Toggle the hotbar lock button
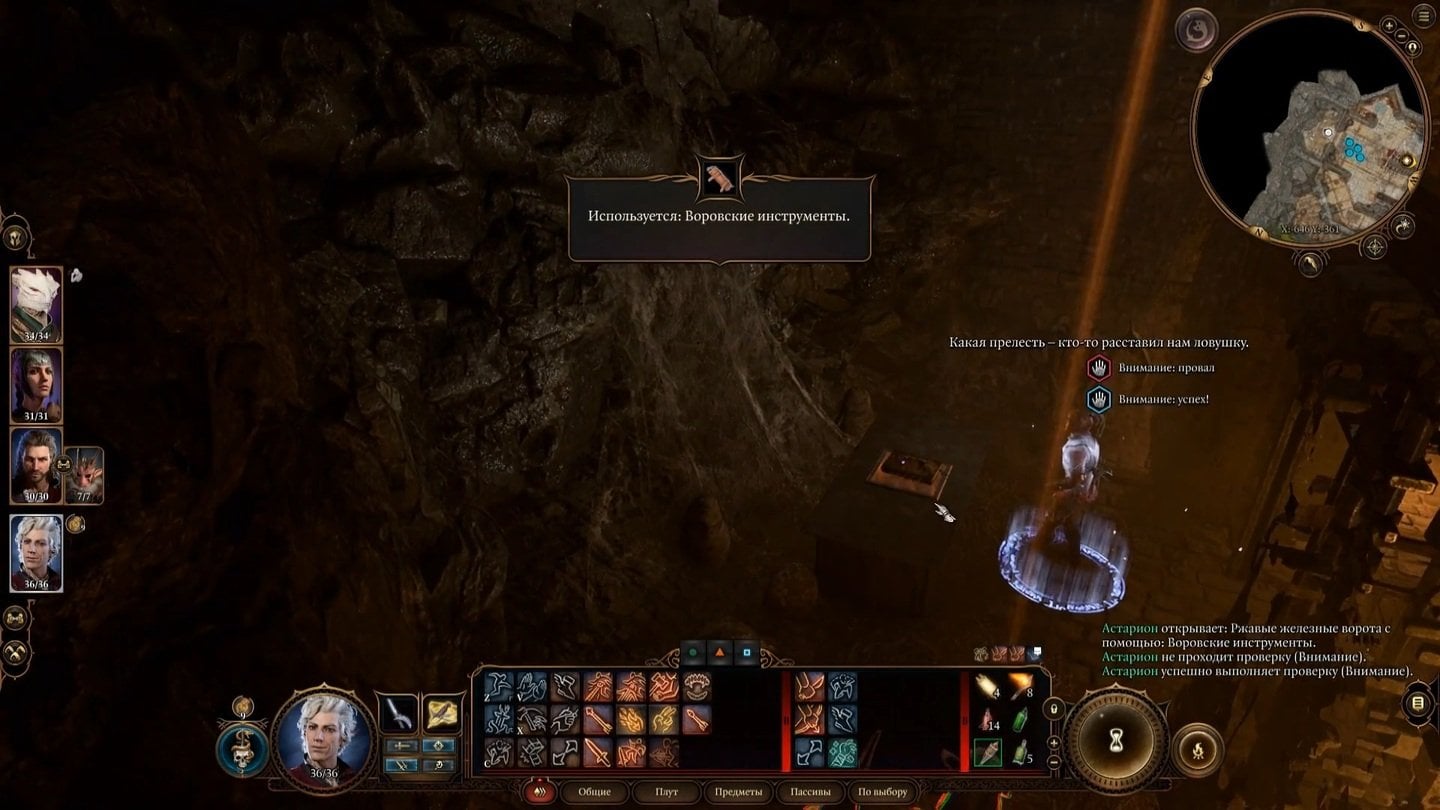Image resolution: width=1440 pixels, height=810 pixels. point(1052,709)
